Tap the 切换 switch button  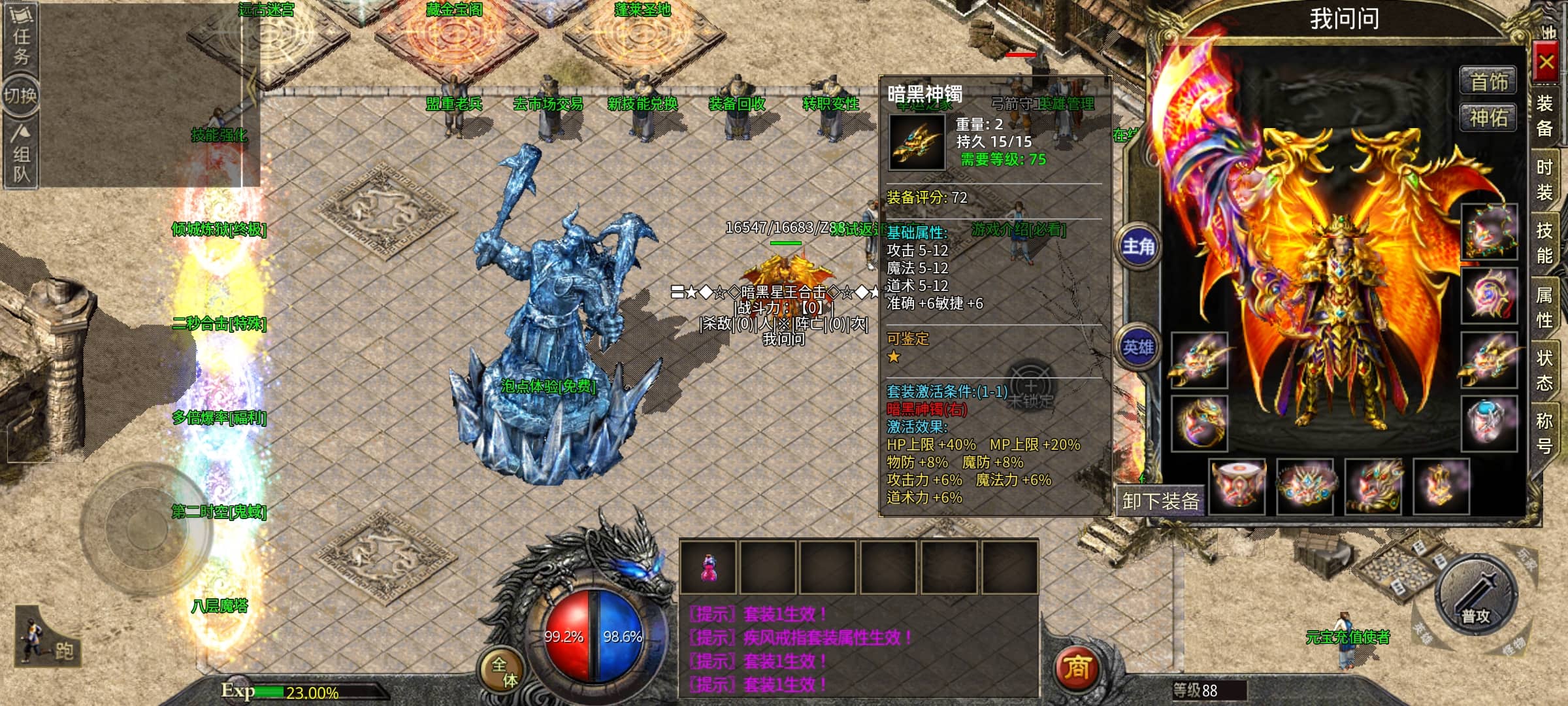point(21,96)
